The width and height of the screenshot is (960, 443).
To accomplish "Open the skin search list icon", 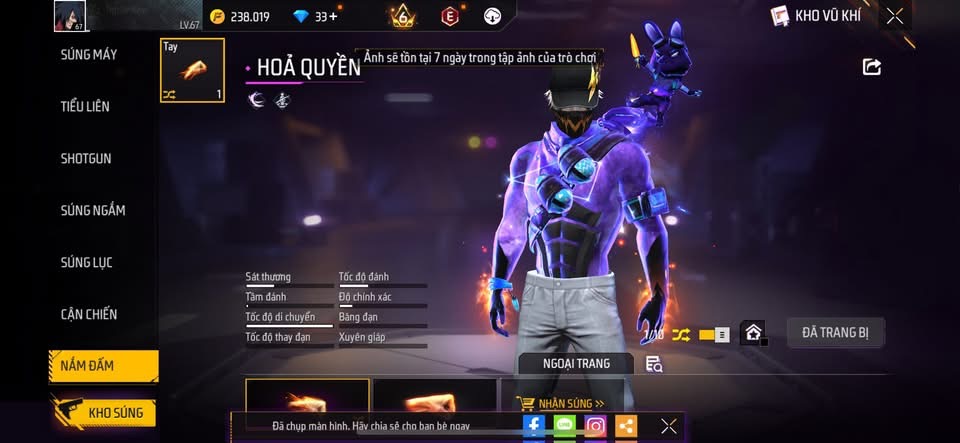I will click(654, 364).
